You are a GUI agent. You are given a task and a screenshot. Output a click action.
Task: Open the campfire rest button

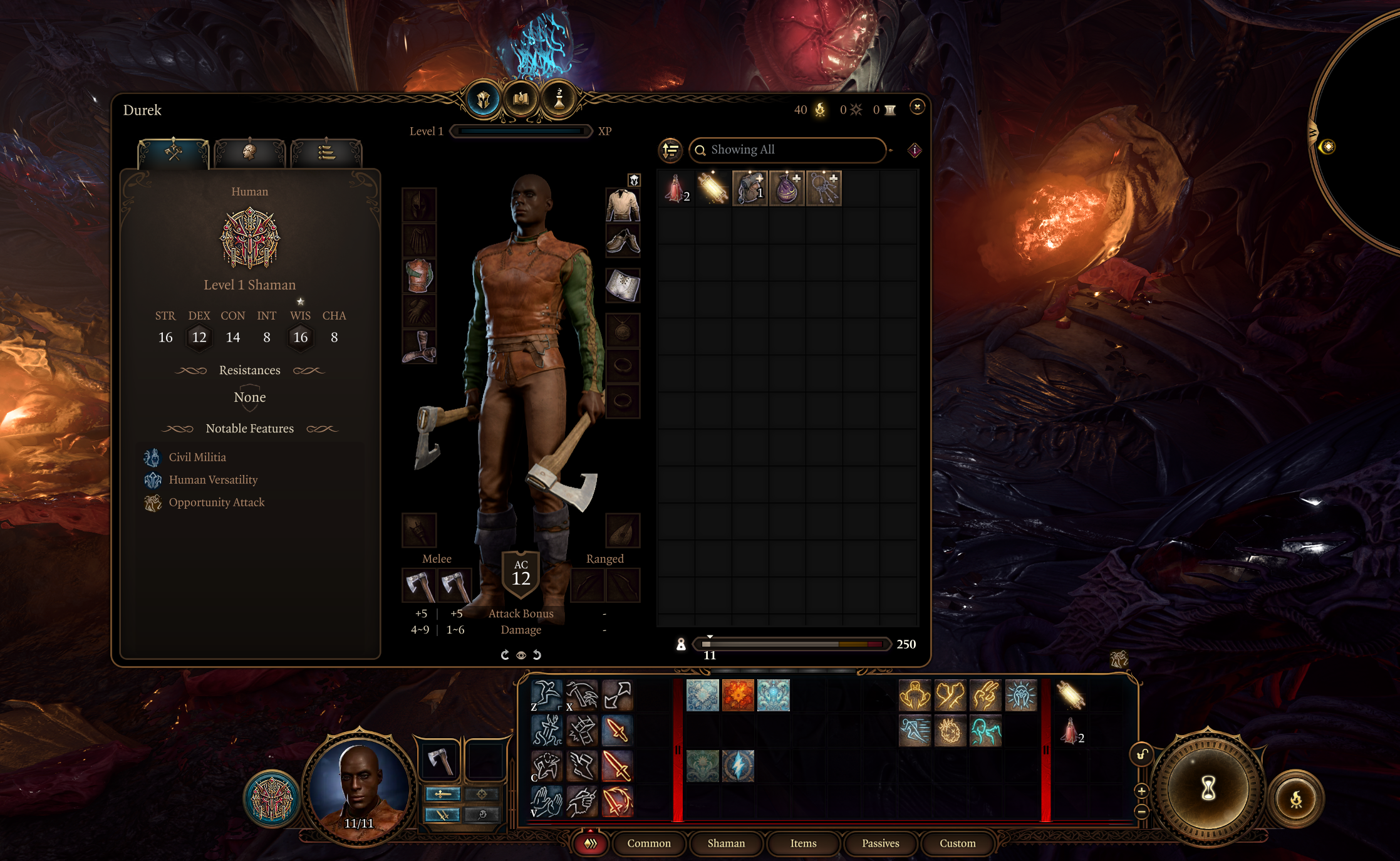1295,799
